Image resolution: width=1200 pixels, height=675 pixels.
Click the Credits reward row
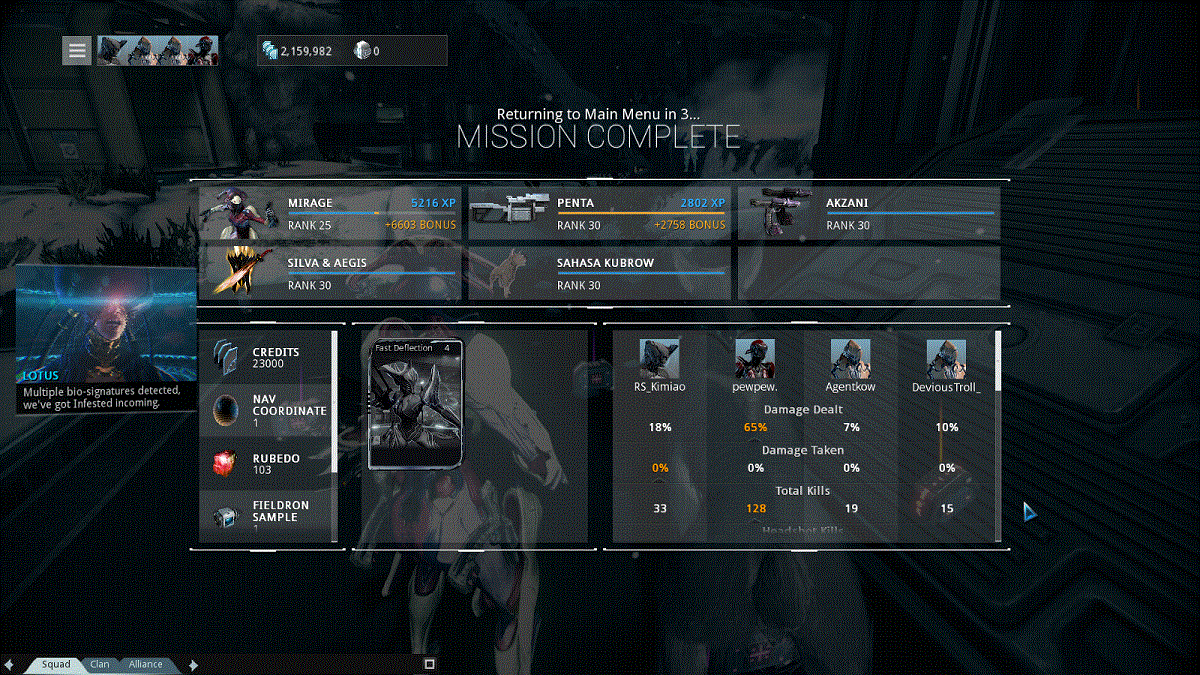click(x=268, y=358)
